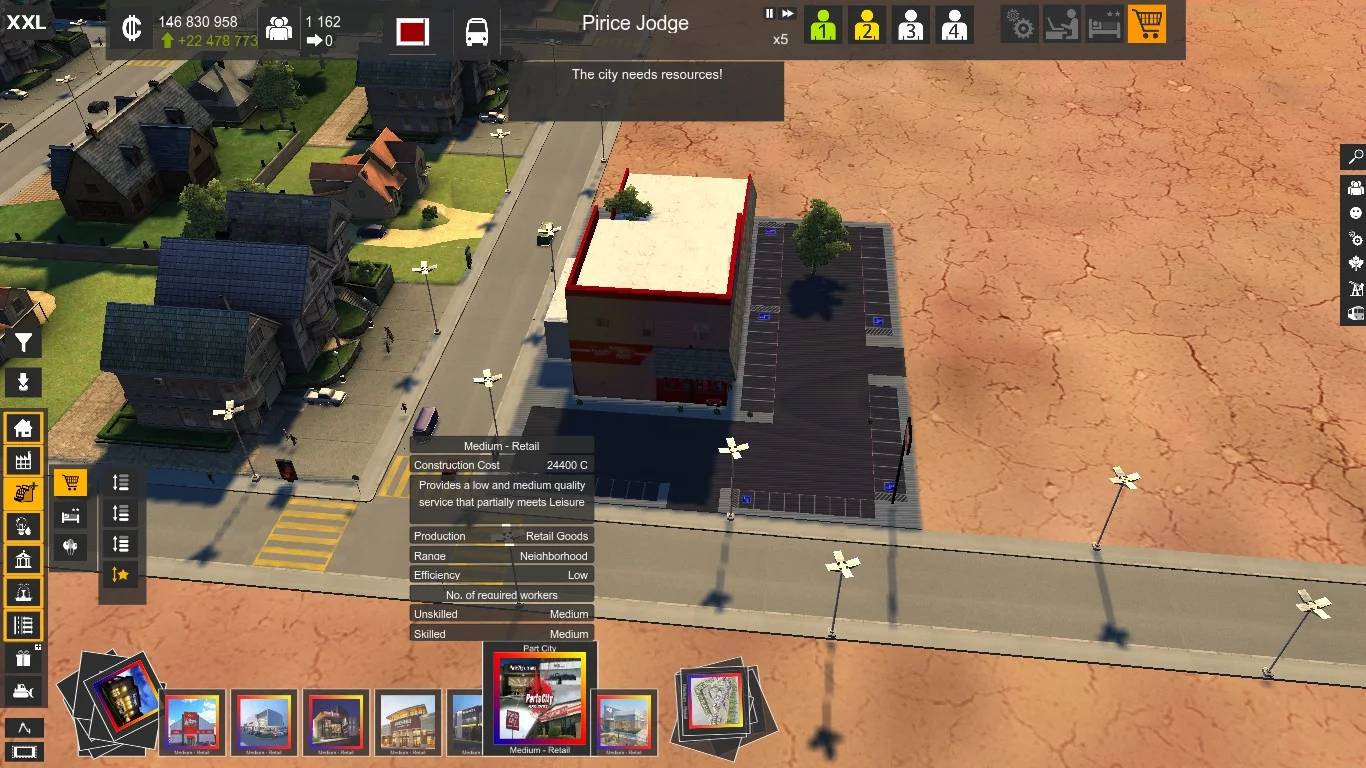
Task: Select the house residential build category
Action: (x=23, y=429)
